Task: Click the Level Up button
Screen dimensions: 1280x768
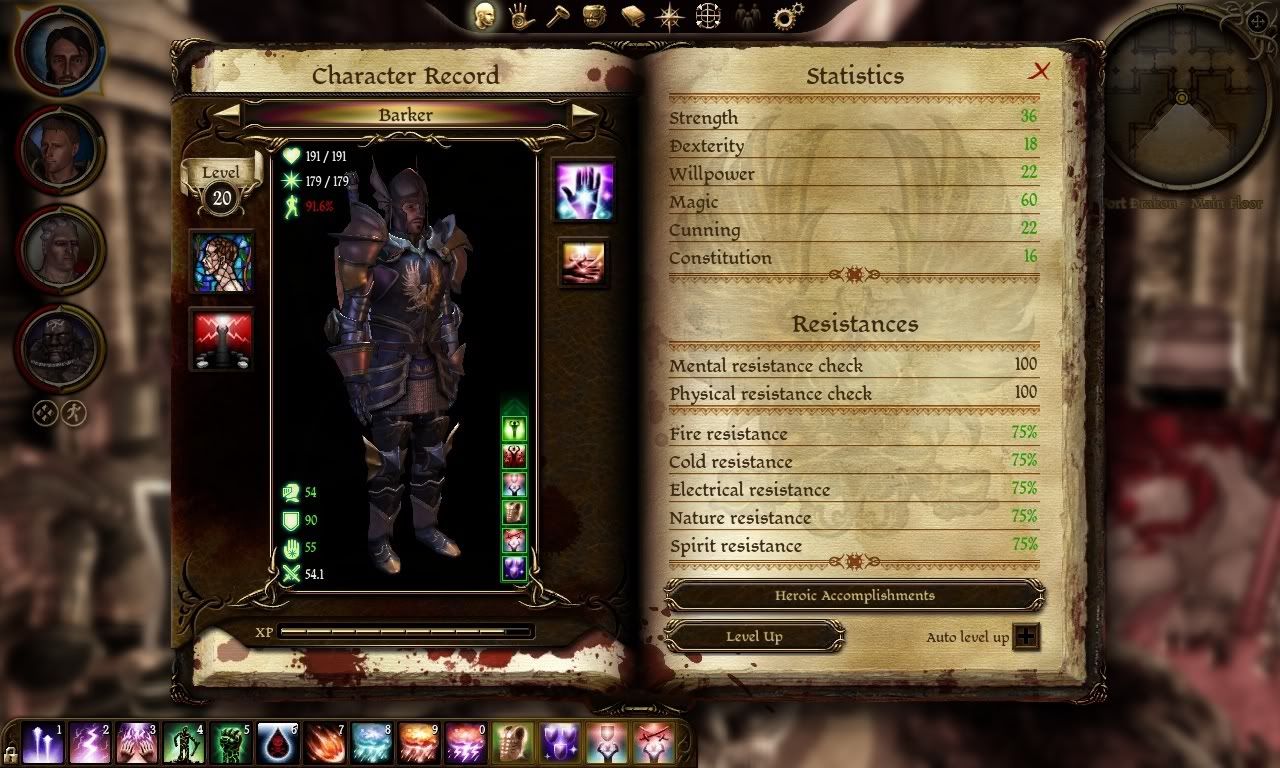Action: coord(754,637)
